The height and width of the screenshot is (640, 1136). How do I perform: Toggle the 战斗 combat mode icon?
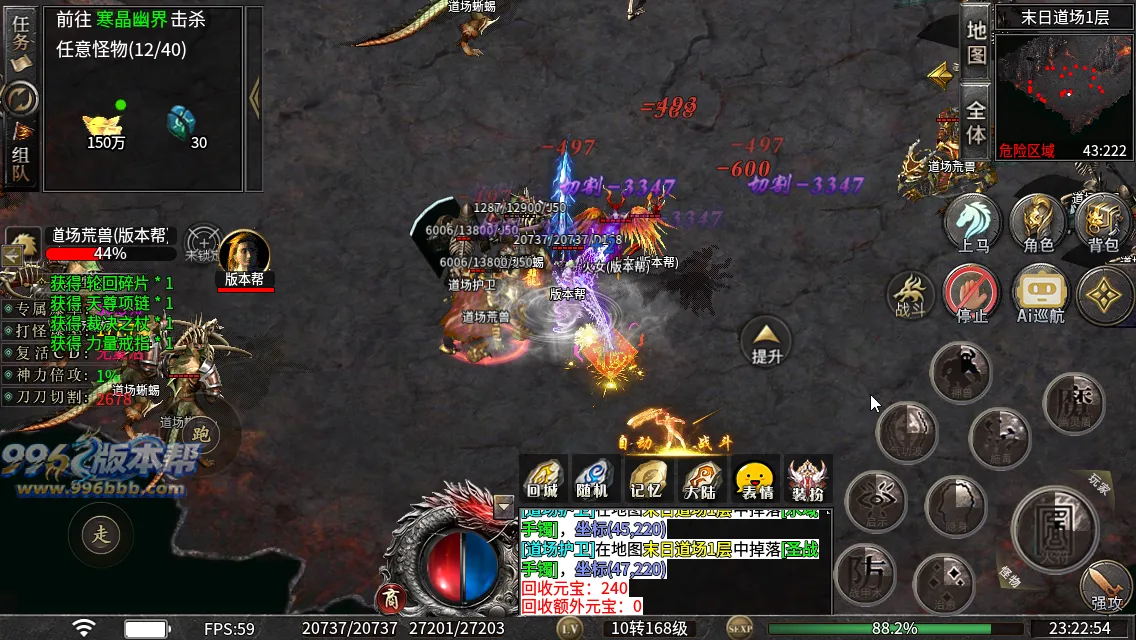click(910, 296)
